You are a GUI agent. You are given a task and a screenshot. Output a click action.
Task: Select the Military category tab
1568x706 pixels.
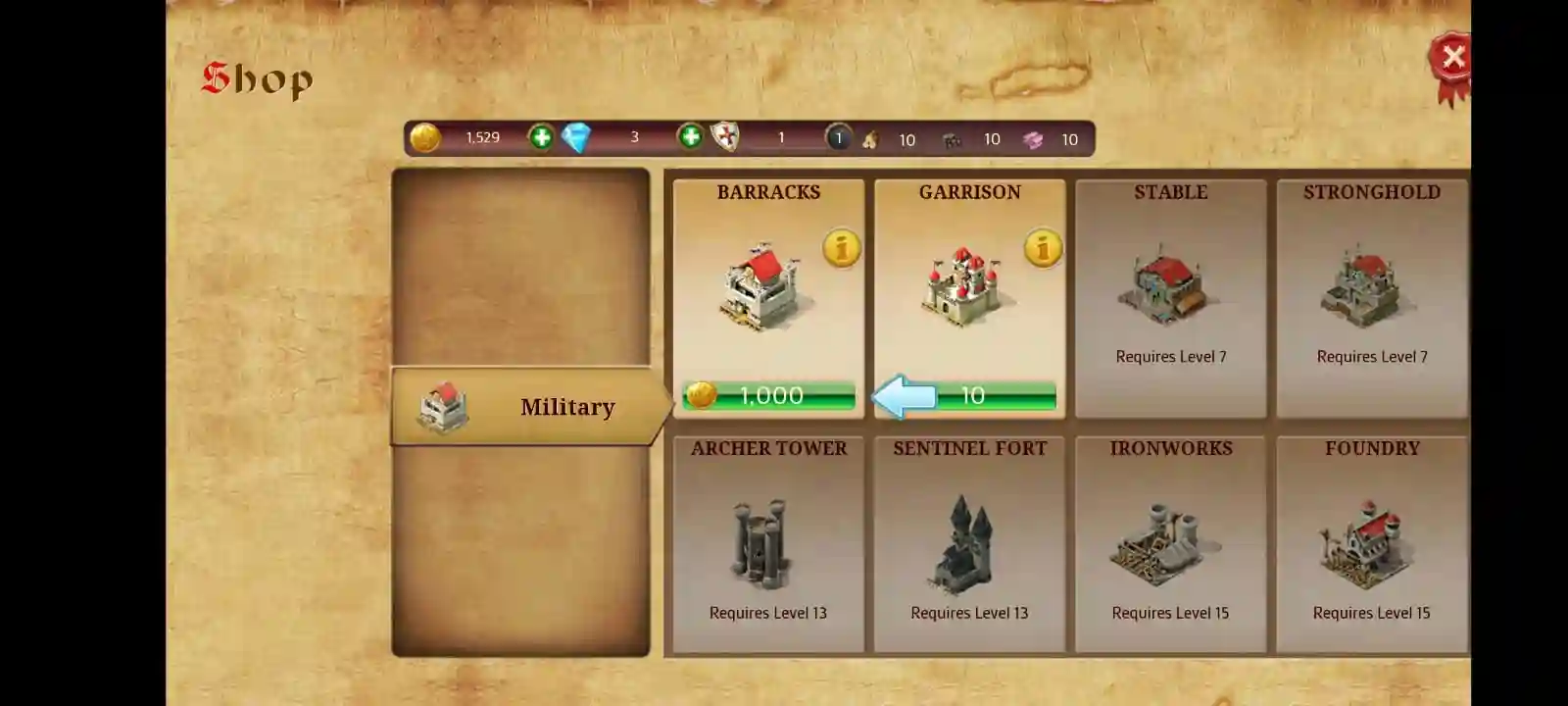(568, 406)
